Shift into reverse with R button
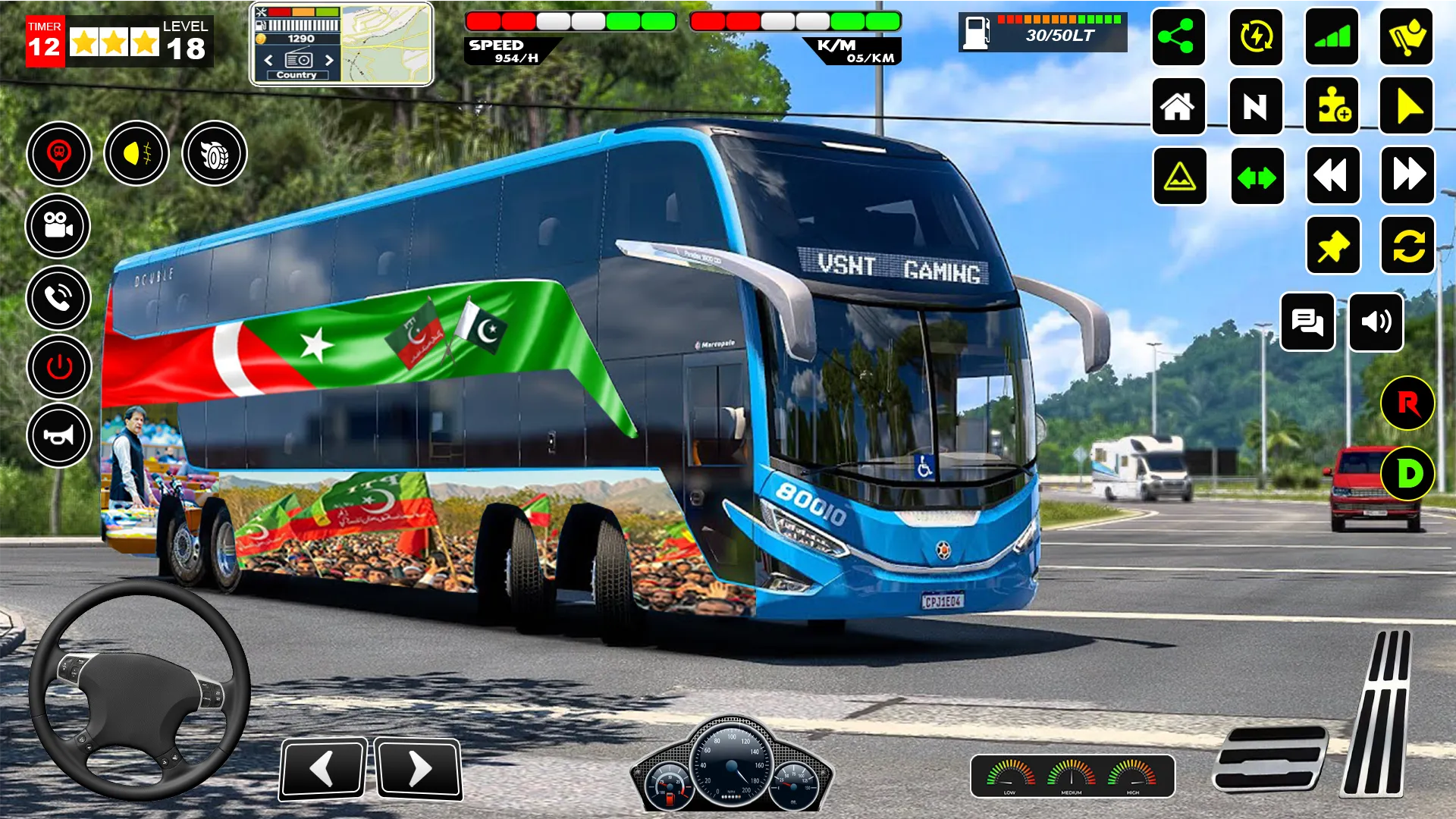 [x=1407, y=403]
